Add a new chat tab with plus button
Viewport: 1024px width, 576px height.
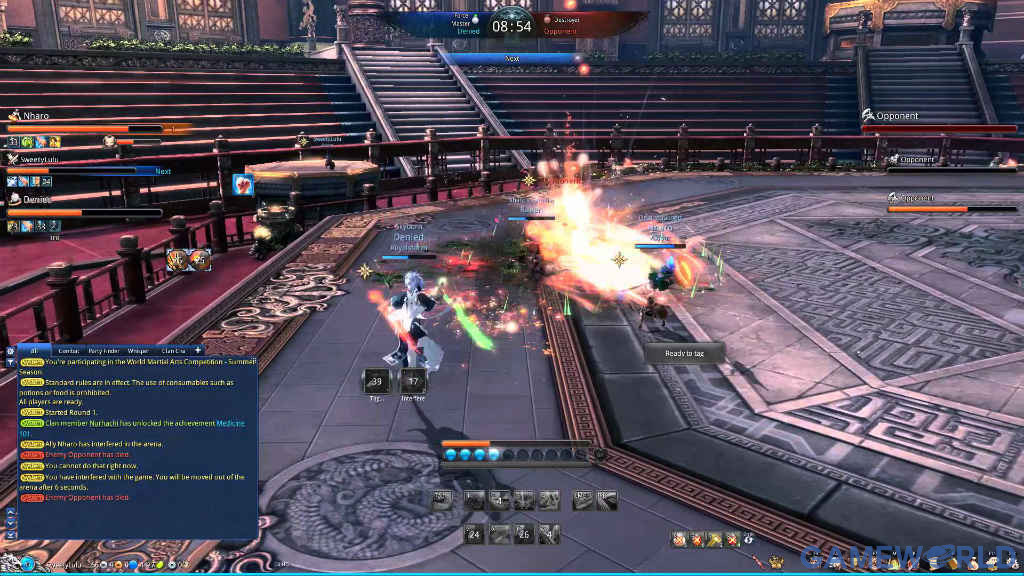pos(198,350)
